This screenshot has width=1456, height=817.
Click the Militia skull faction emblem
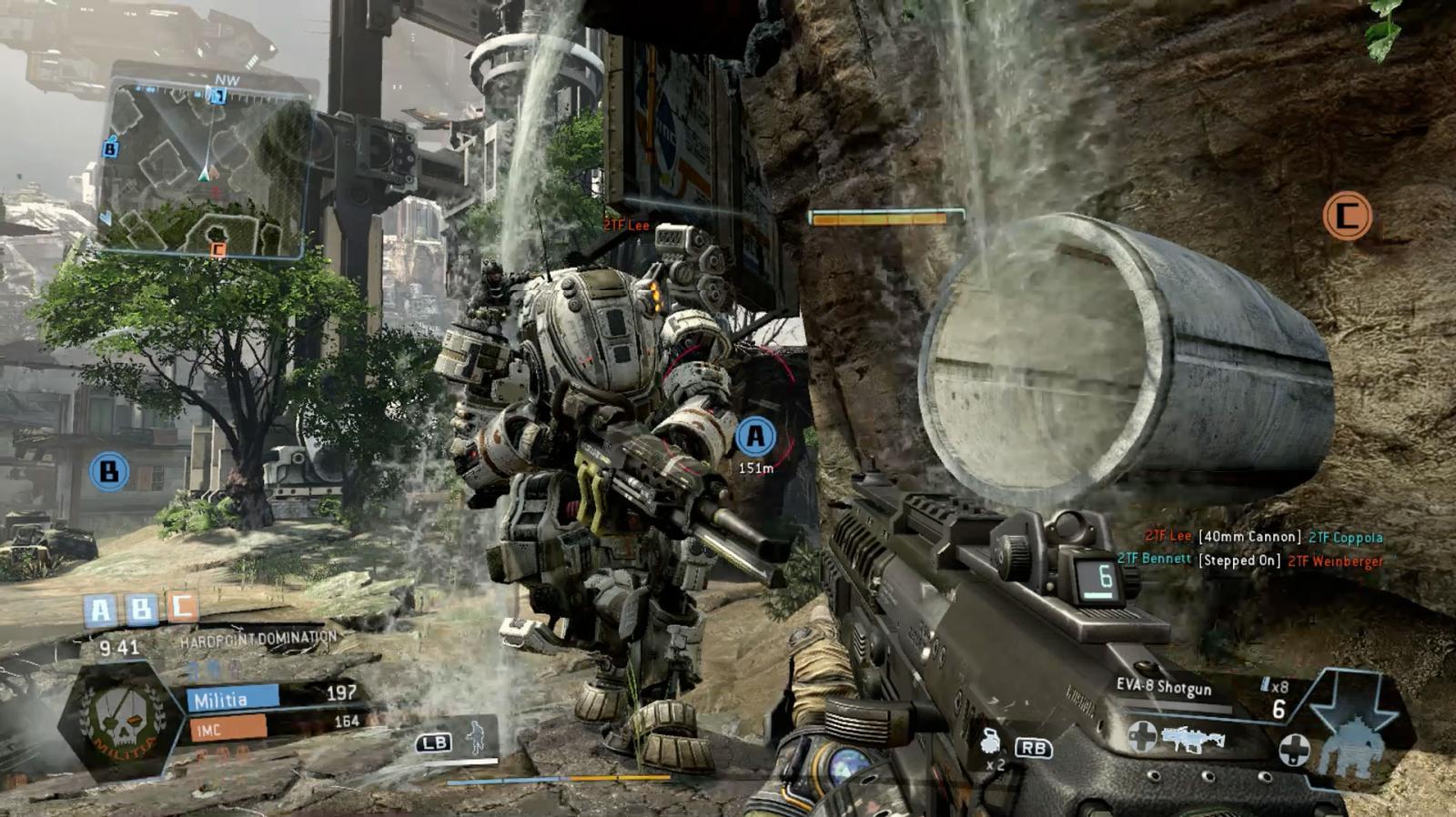[120, 719]
